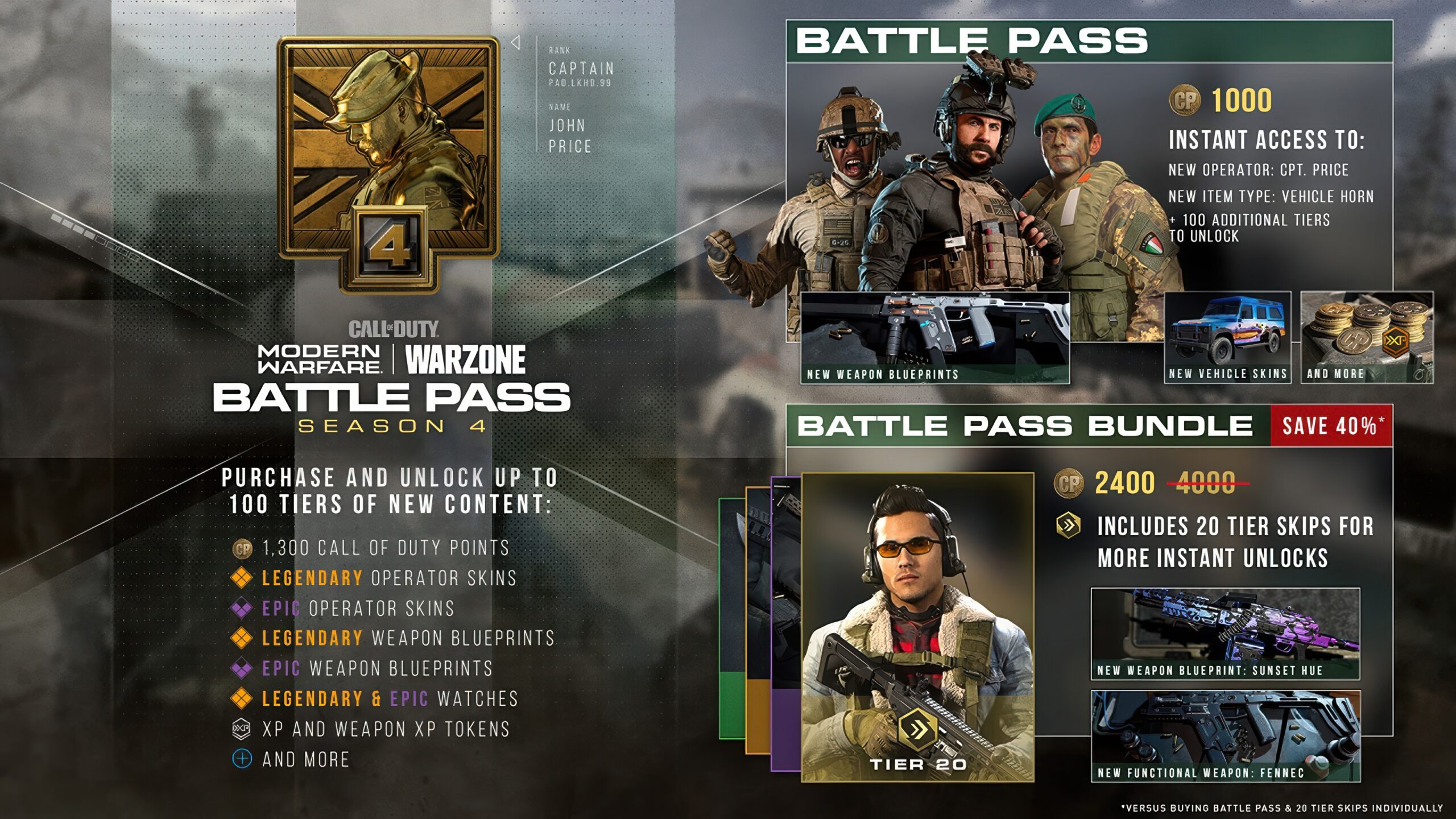The height and width of the screenshot is (819, 1456).
Task: Select the Fennec functional weapon thumbnail
Action: coord(1225,736)
